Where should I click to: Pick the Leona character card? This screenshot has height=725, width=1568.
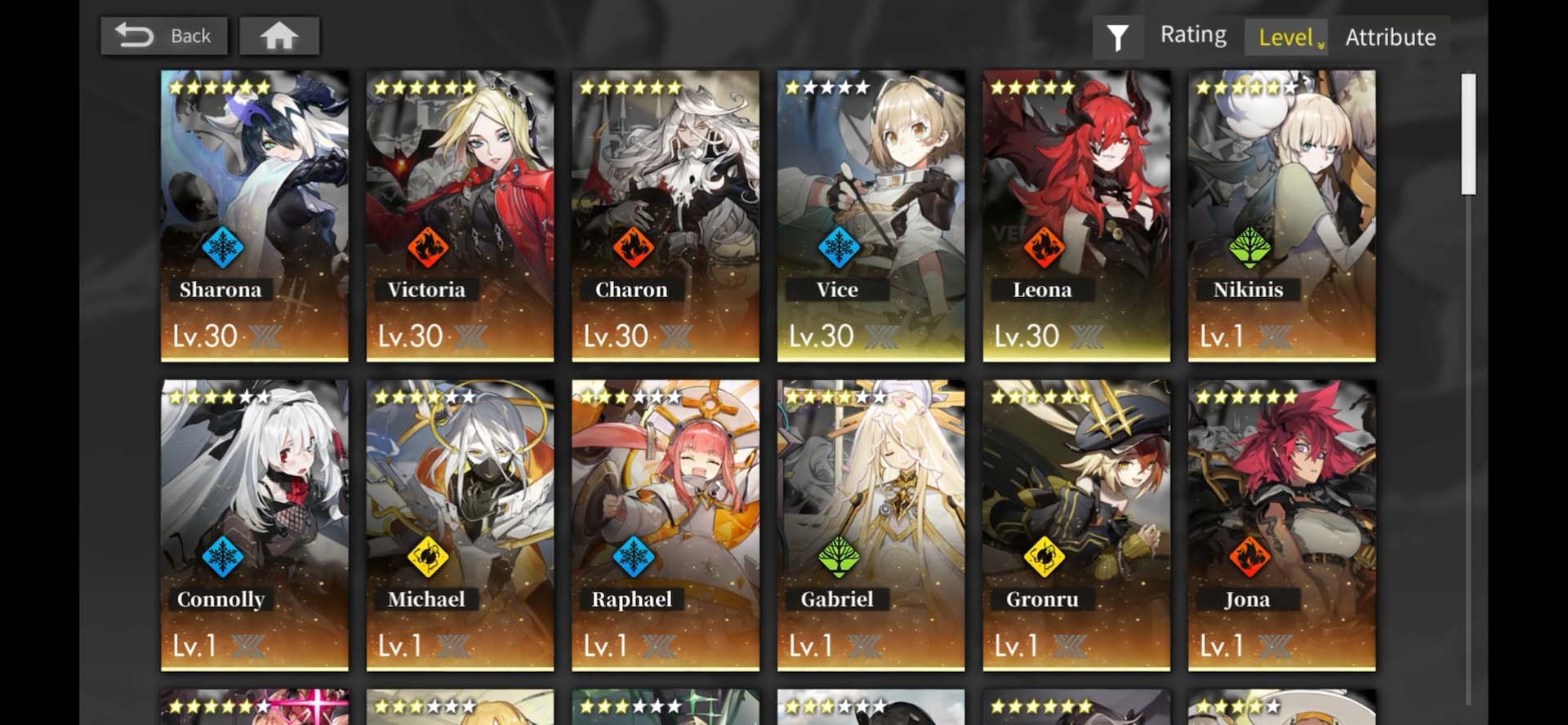(1076, 216)
